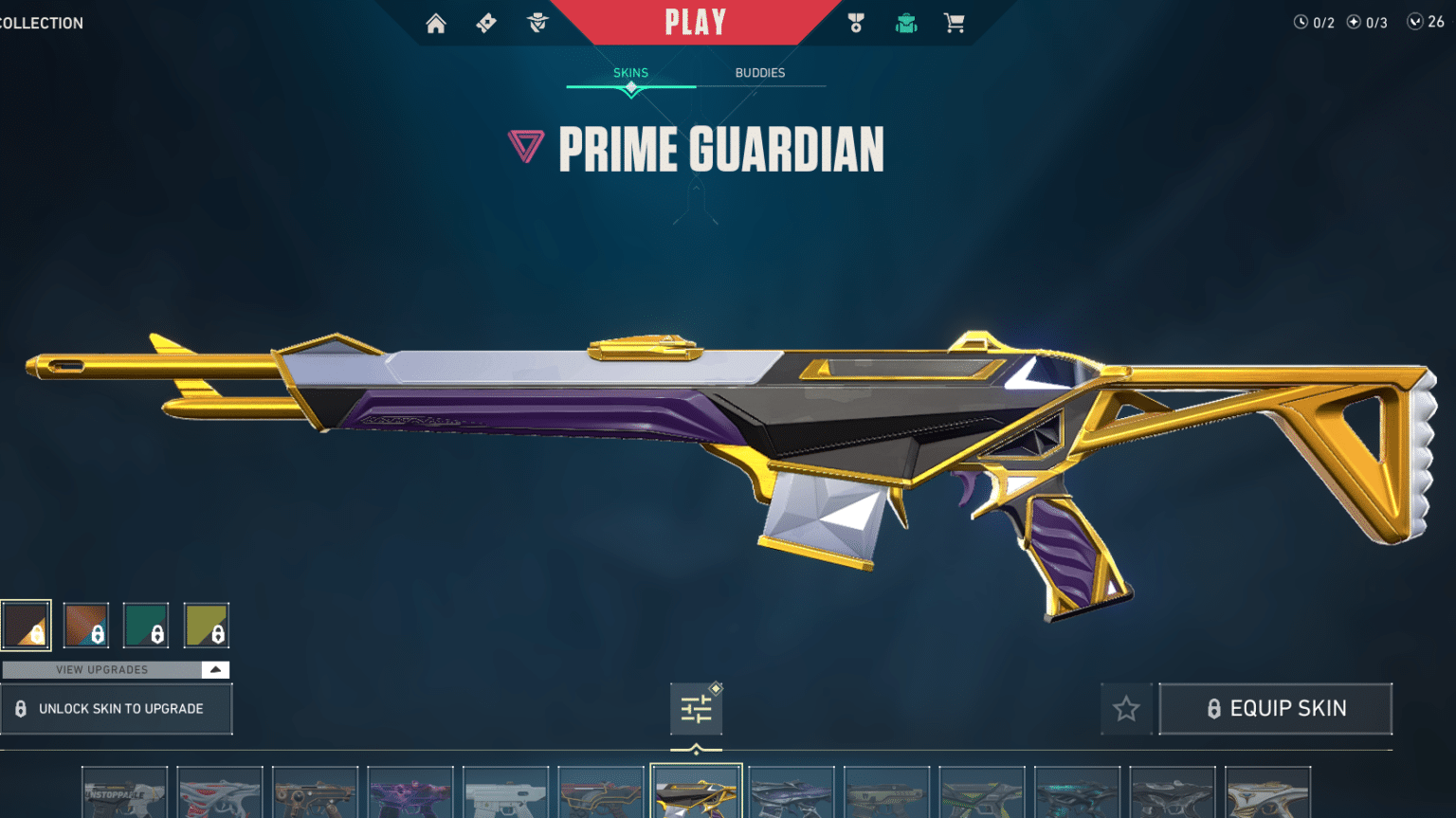Select the SKINS tab

(630, 72)
